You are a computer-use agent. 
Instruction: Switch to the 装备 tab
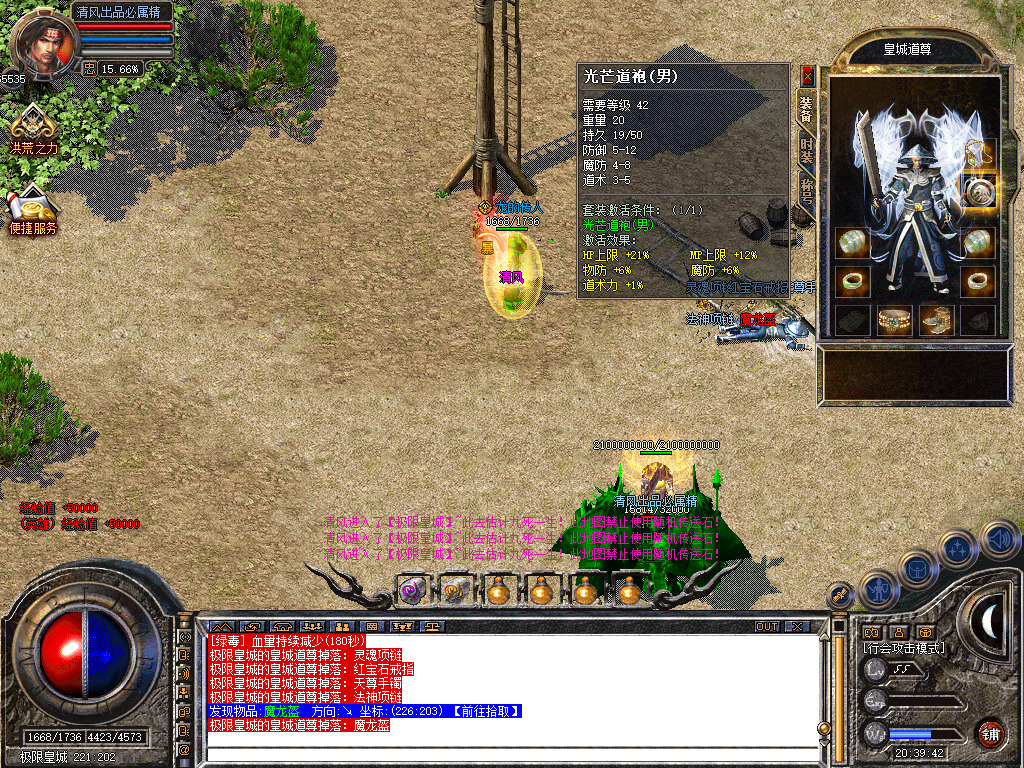(806, 109)
